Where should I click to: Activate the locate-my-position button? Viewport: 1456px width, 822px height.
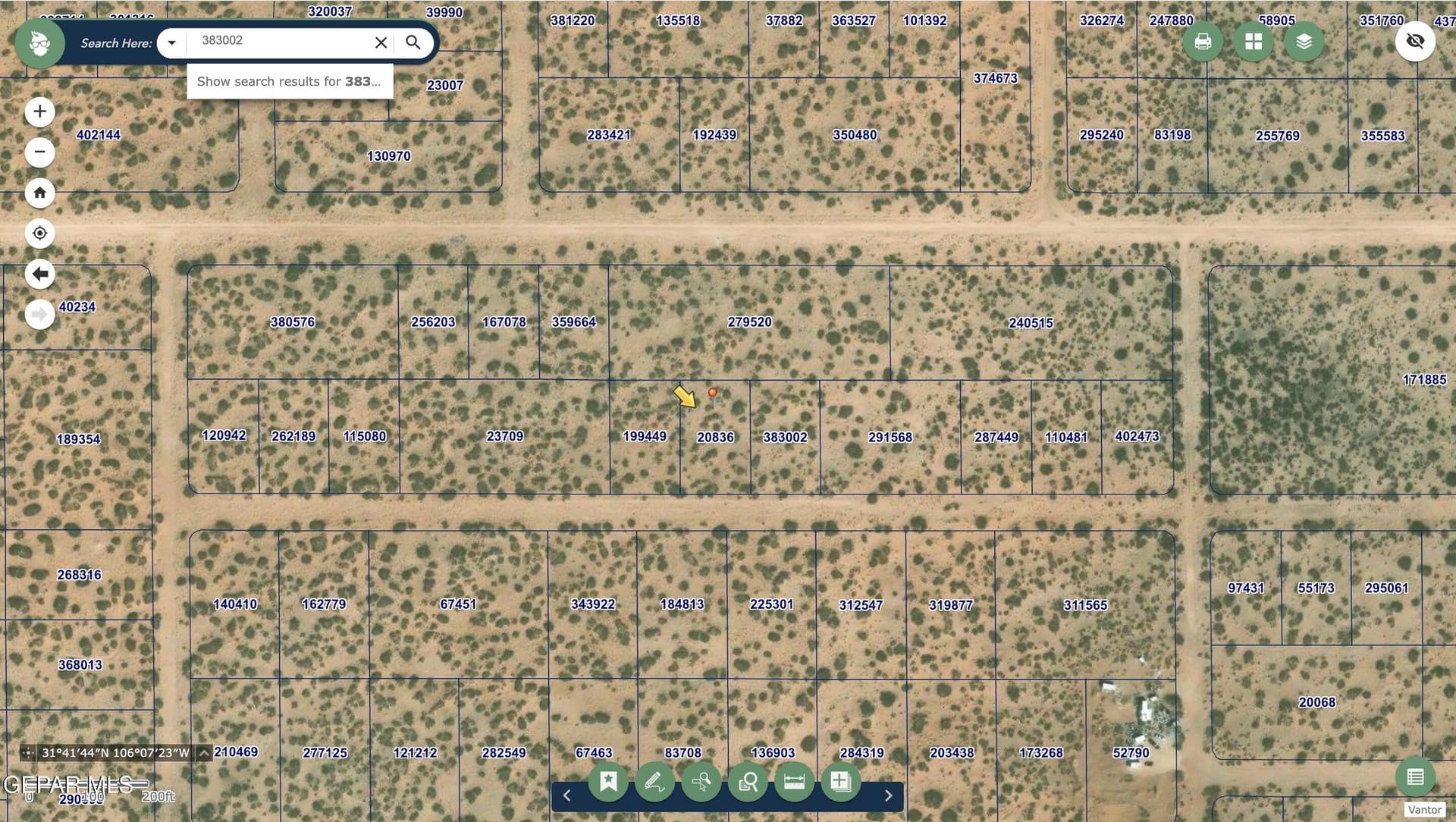pos(39,234)
